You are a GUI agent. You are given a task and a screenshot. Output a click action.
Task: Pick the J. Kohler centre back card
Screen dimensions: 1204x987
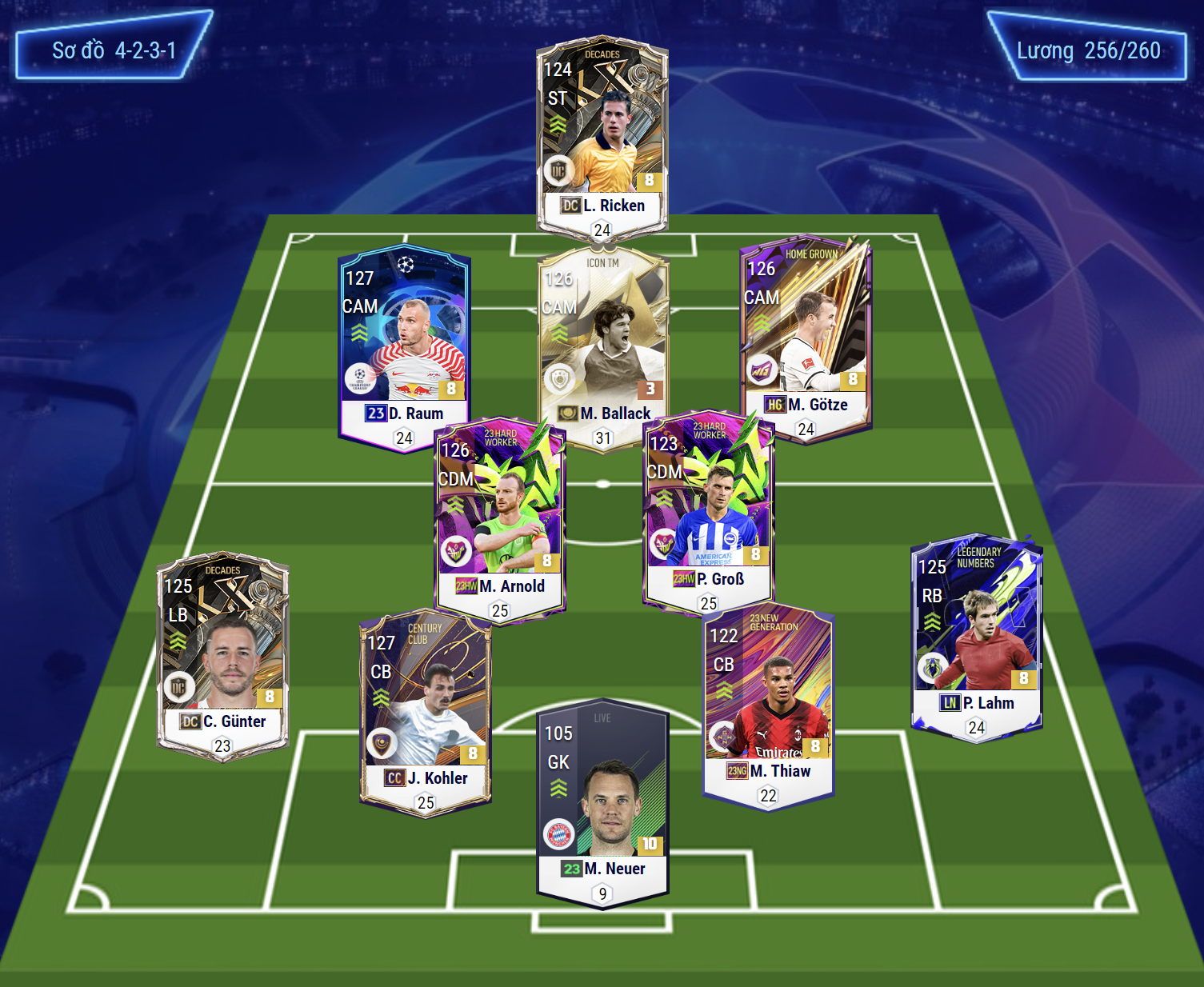(x=425, y=708)
